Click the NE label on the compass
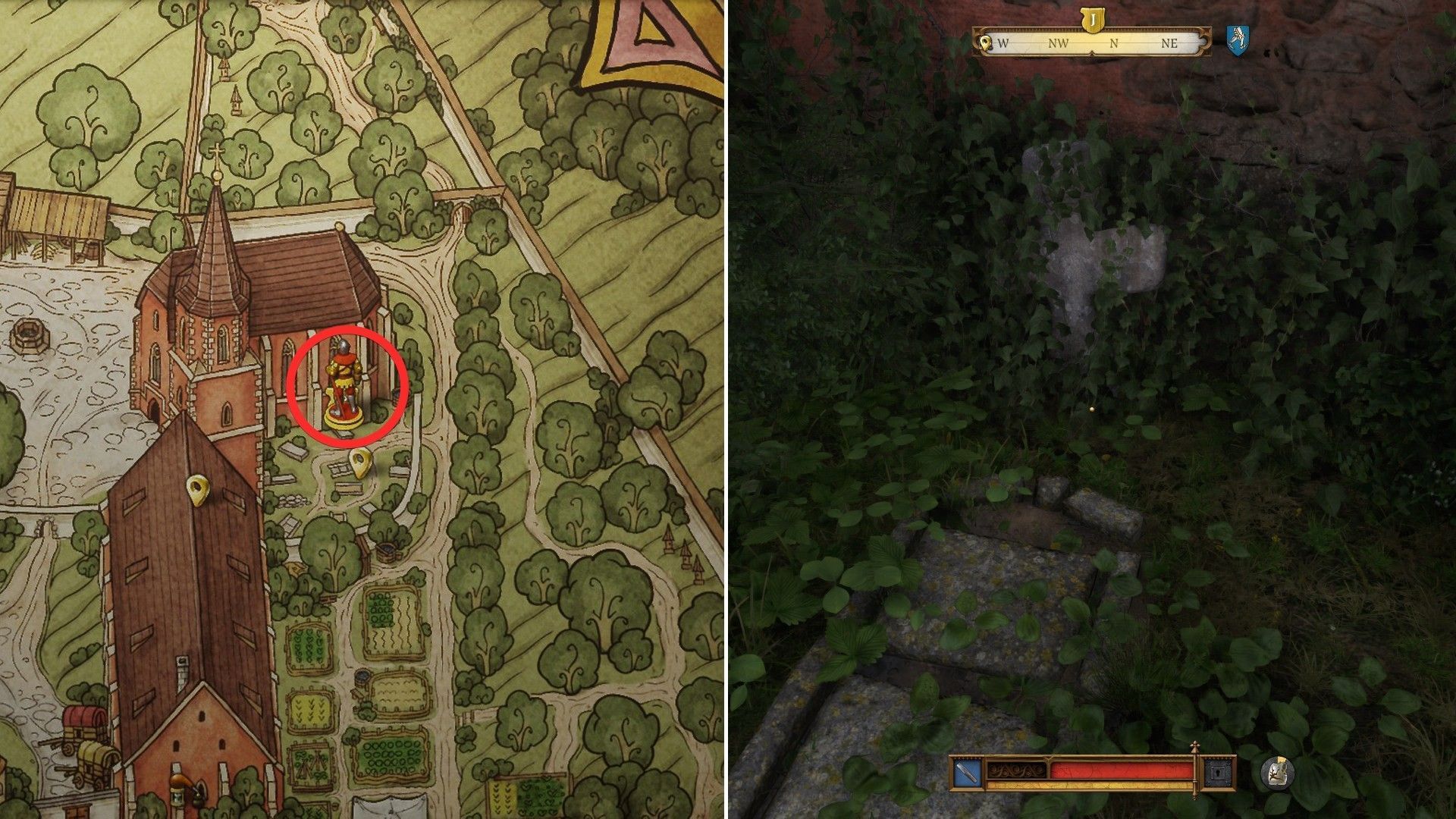This screenshot has width=1456, height=819. [x=1169, y=44]
